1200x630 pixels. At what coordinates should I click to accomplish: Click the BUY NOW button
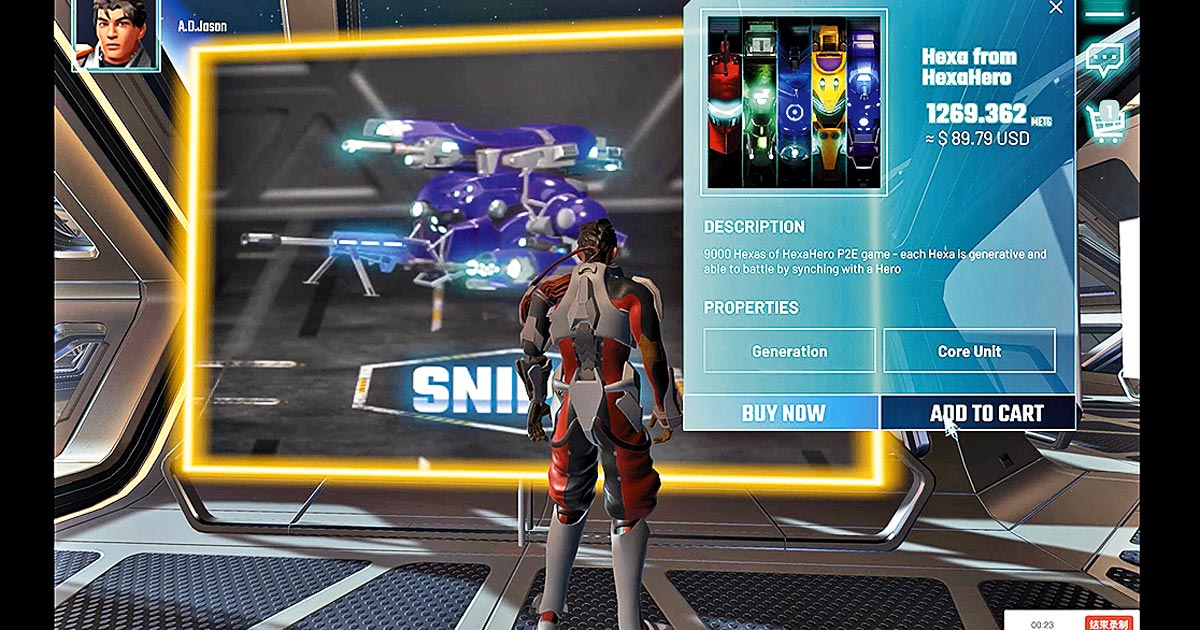click(x=782, y=413)
